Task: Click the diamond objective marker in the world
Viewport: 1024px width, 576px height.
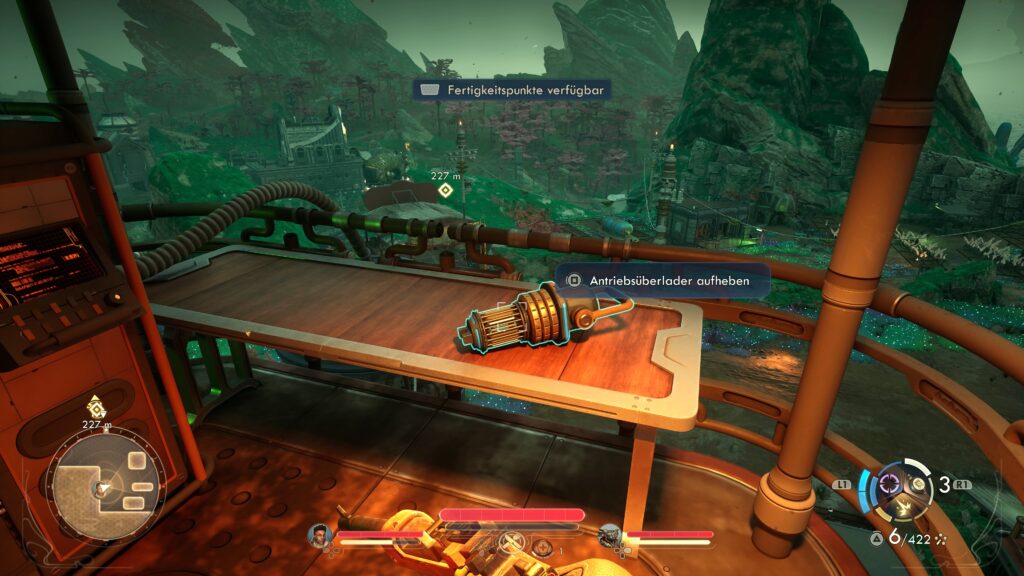Action: point(445,190)
